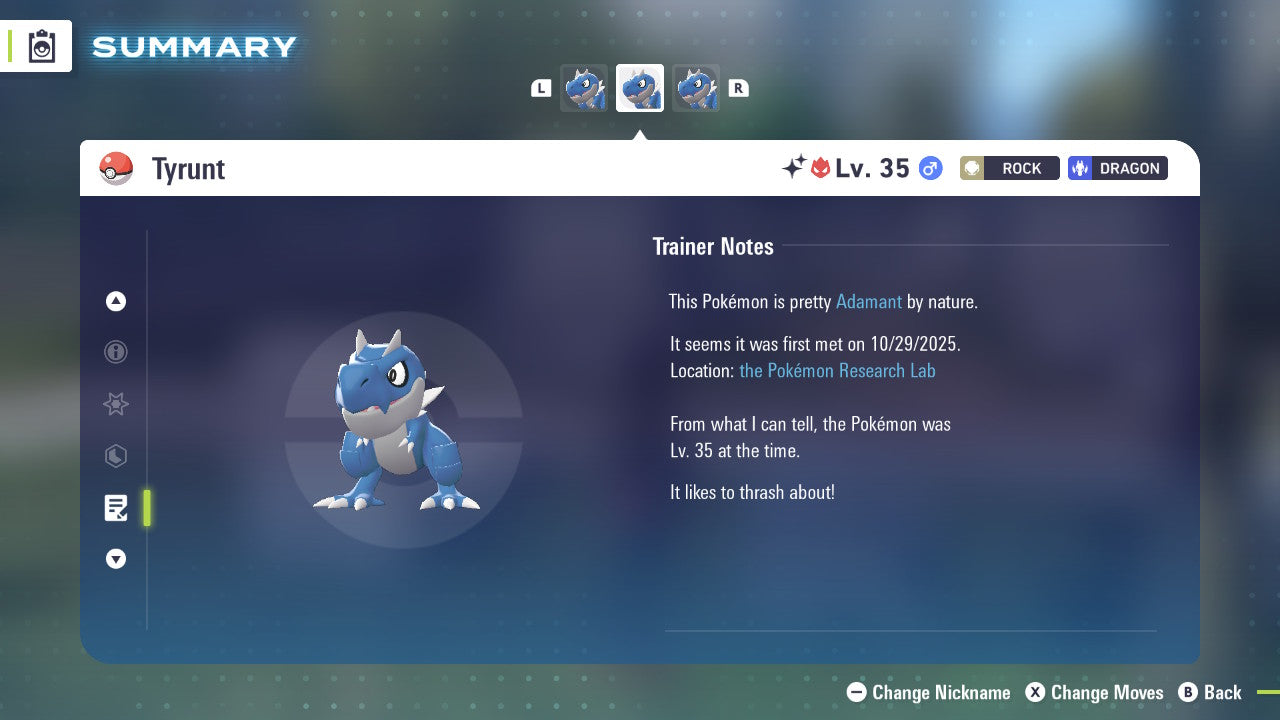Click the Poké Ball icon next to Tyrunt
1280x720 pixels.
click(x=116, y=168)
